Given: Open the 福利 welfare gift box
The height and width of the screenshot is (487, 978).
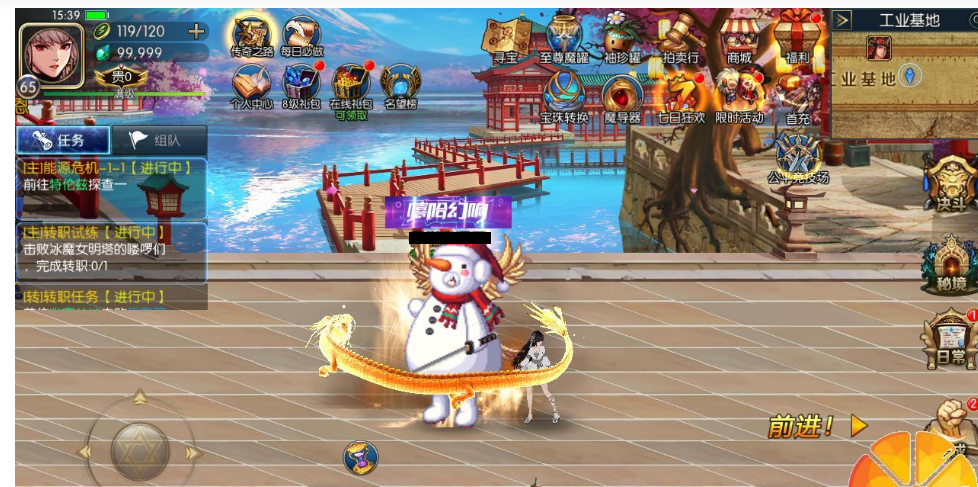Looking at the screenshot, I should coord(797,38).
